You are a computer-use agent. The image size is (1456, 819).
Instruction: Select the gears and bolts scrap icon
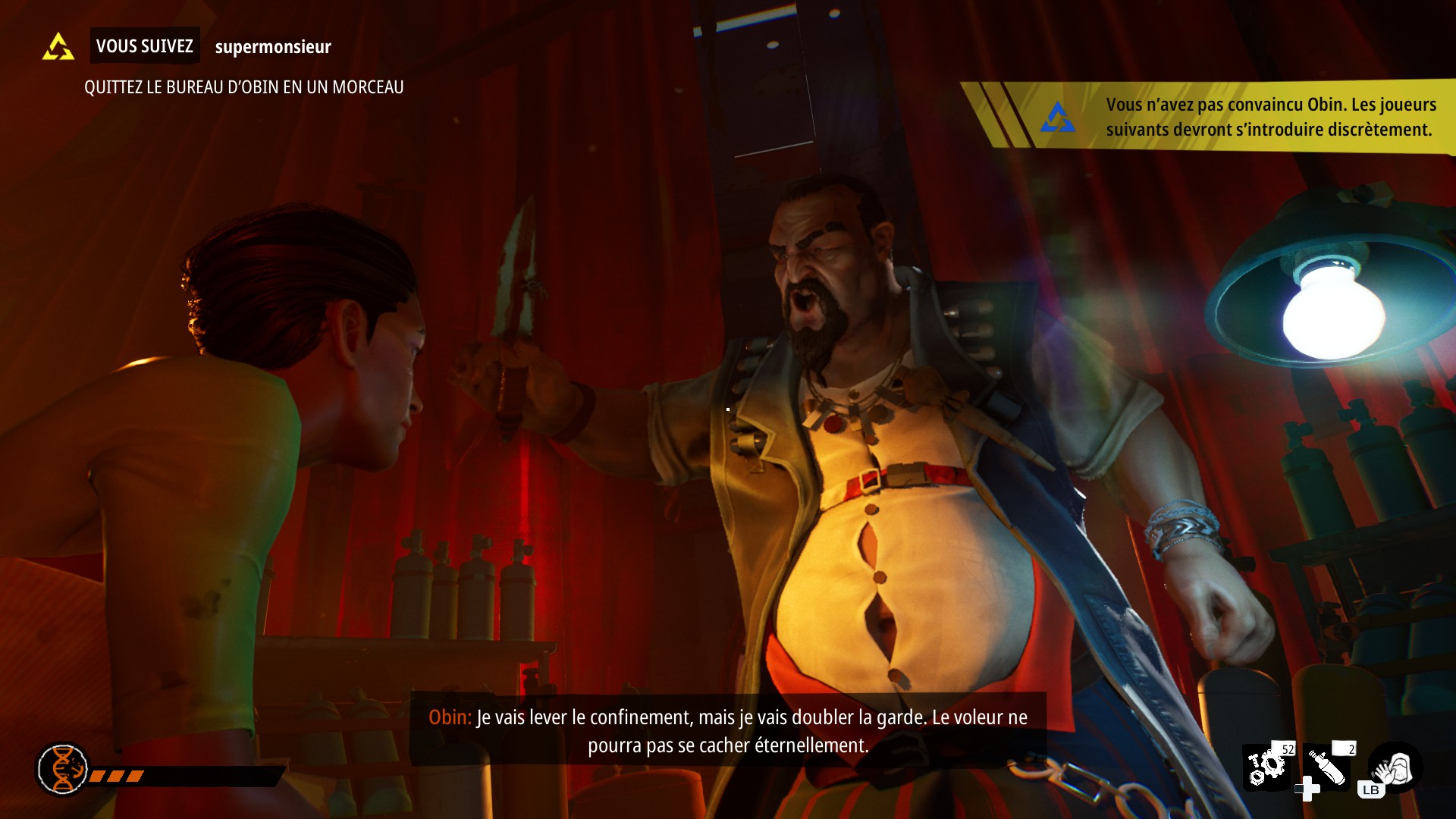coord(1266,767)
